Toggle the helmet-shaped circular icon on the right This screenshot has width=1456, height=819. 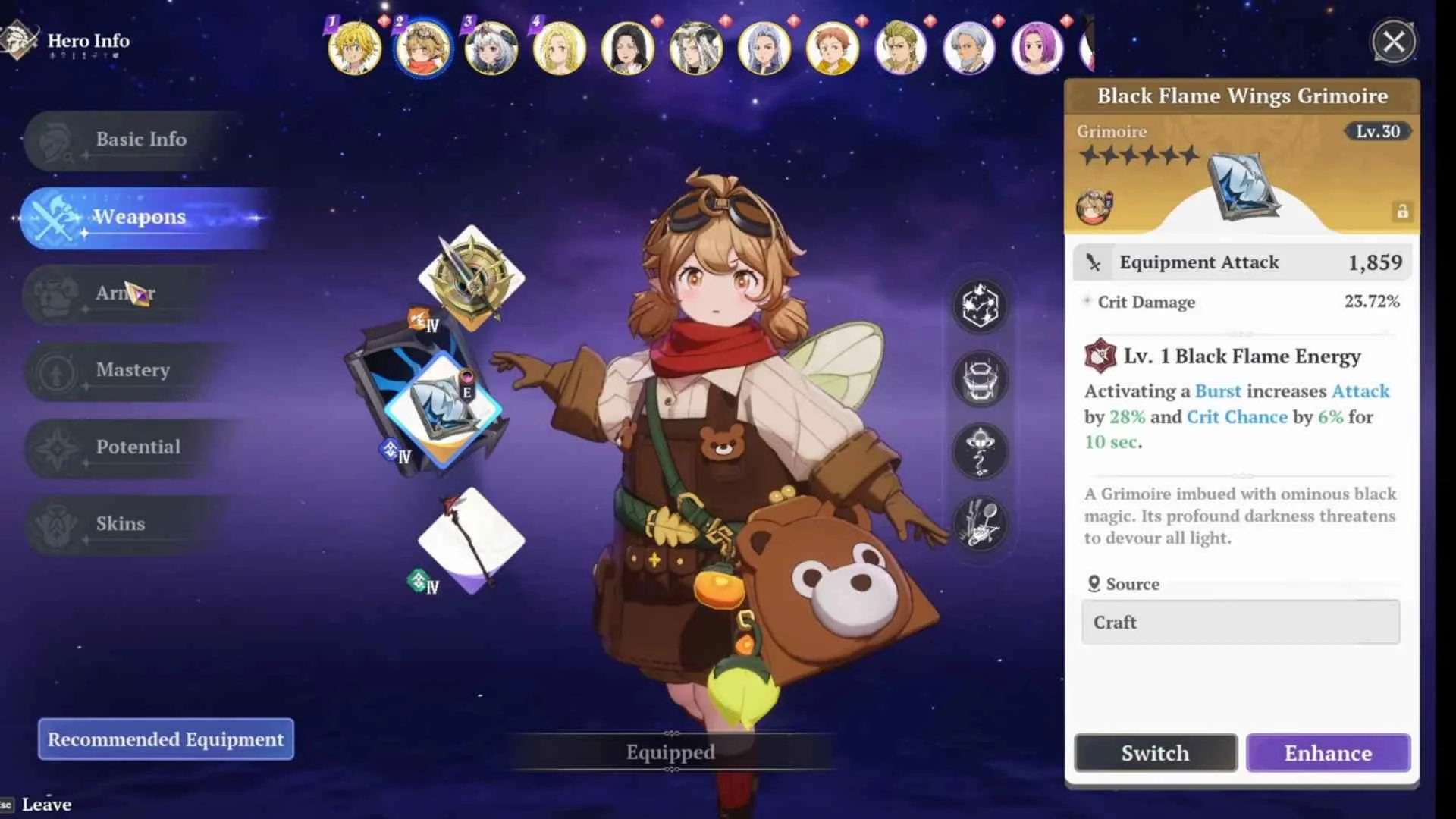click(980, 381)
